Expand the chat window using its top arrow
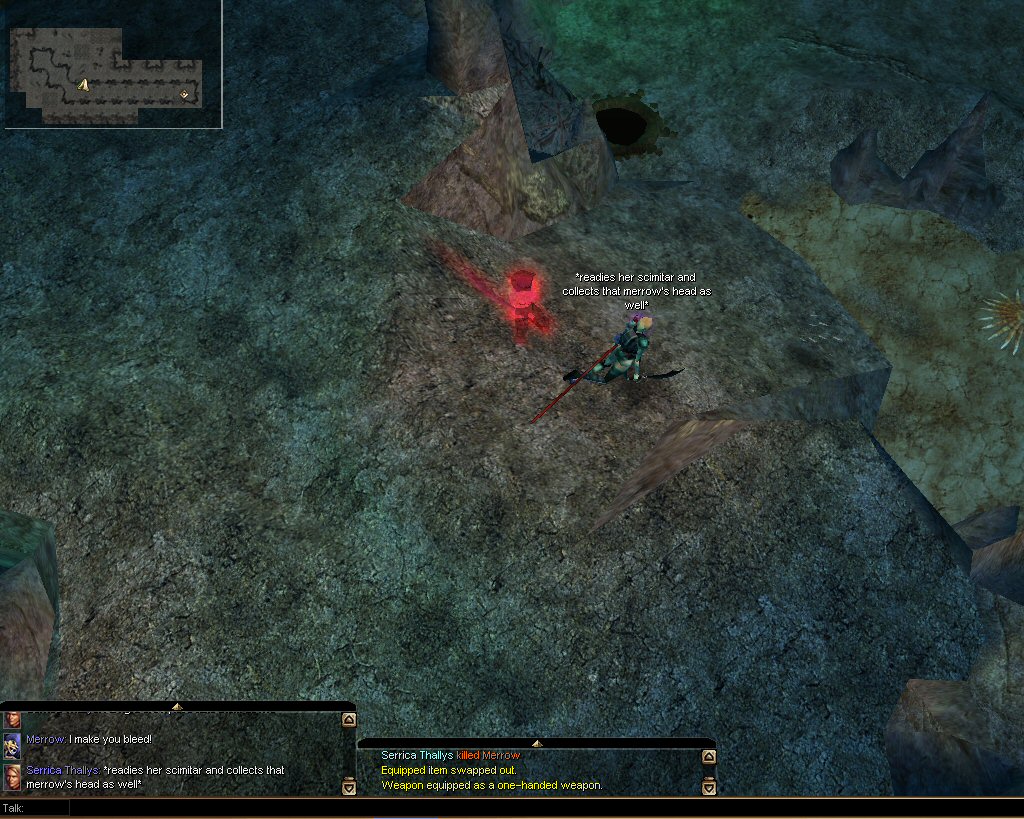Viewport: 1024px width, 819px height. 177,707
